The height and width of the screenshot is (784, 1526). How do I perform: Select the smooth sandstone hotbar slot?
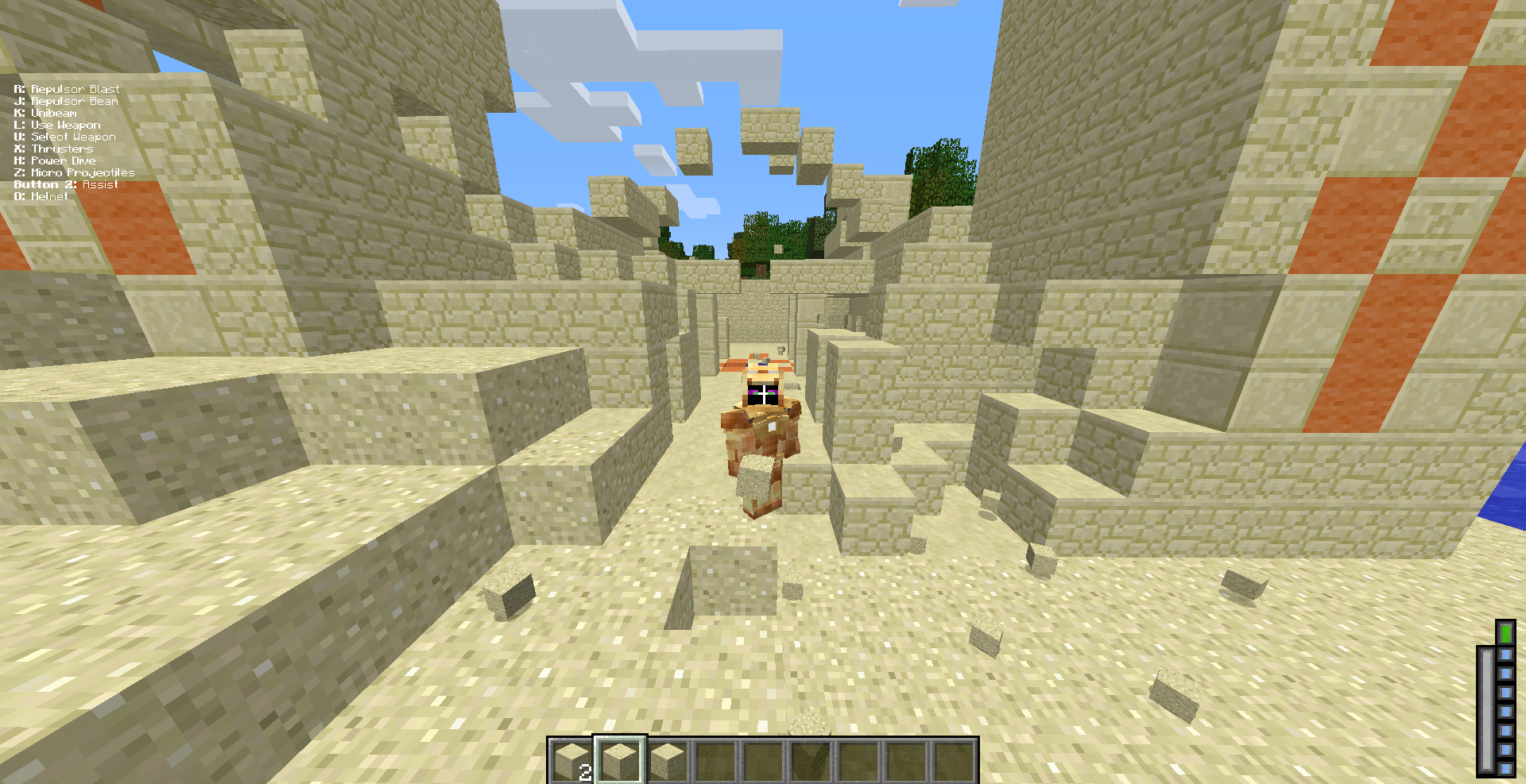click(x=622, y=759)
